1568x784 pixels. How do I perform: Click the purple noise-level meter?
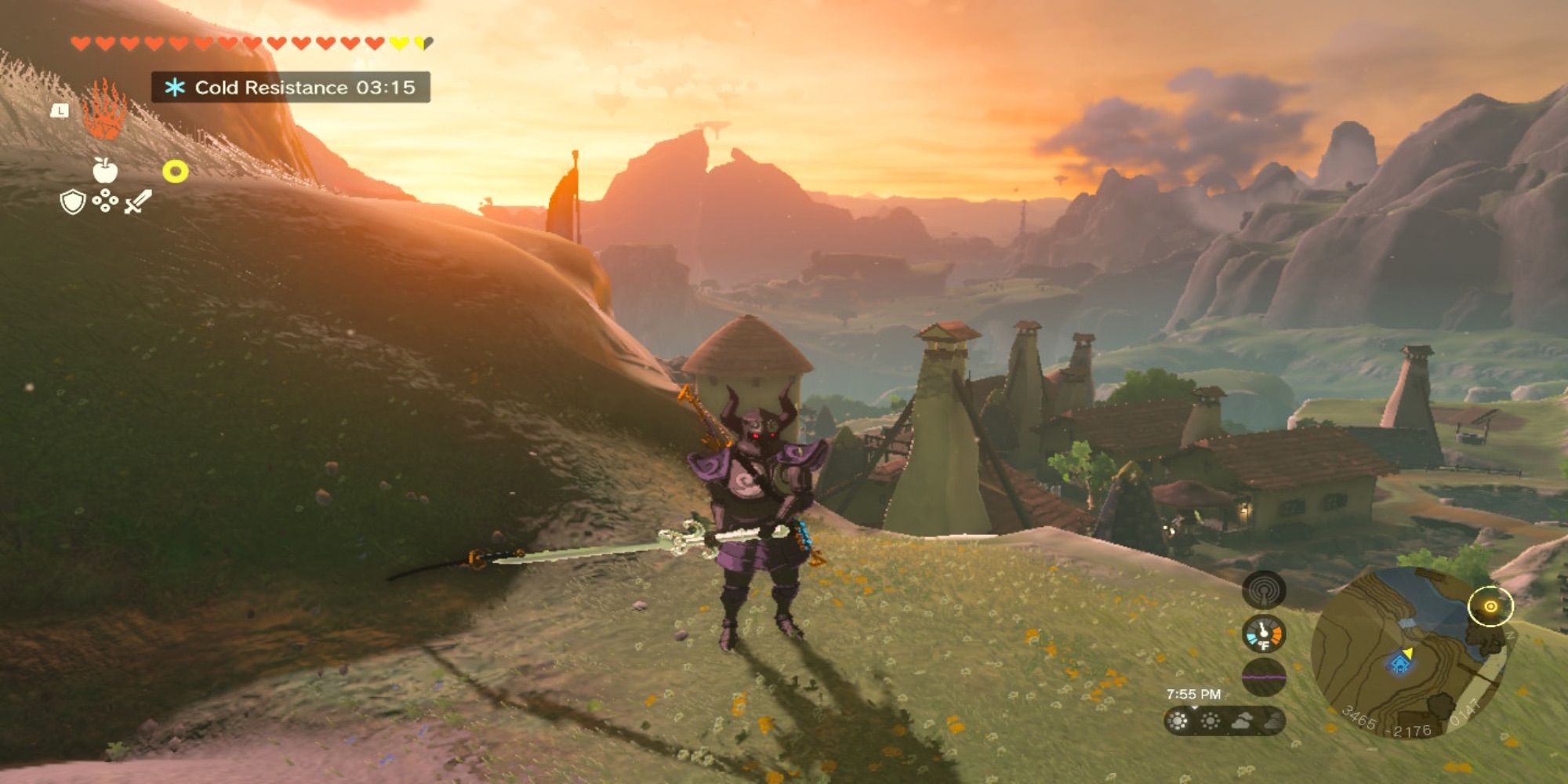coord(1264,677)
